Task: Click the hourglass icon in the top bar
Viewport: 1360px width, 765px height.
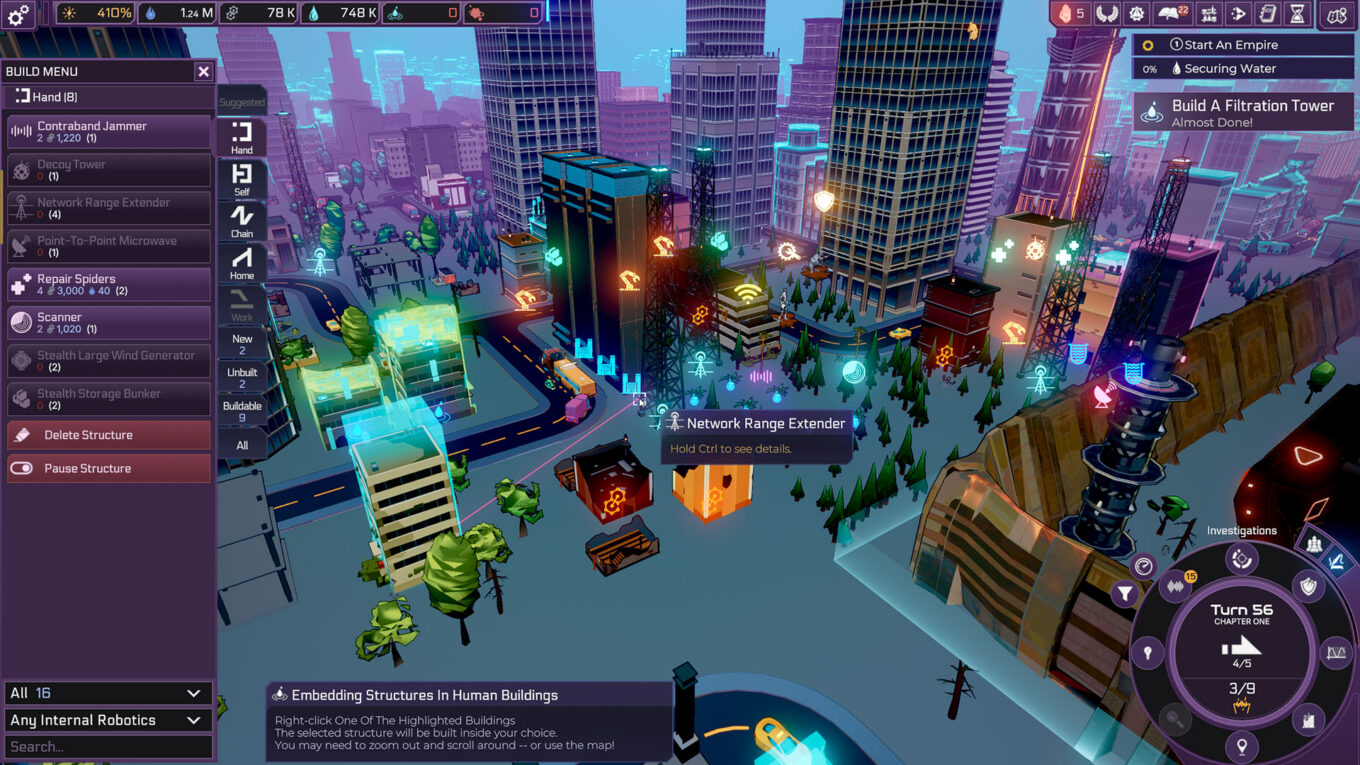Action: click(1297, 14)
